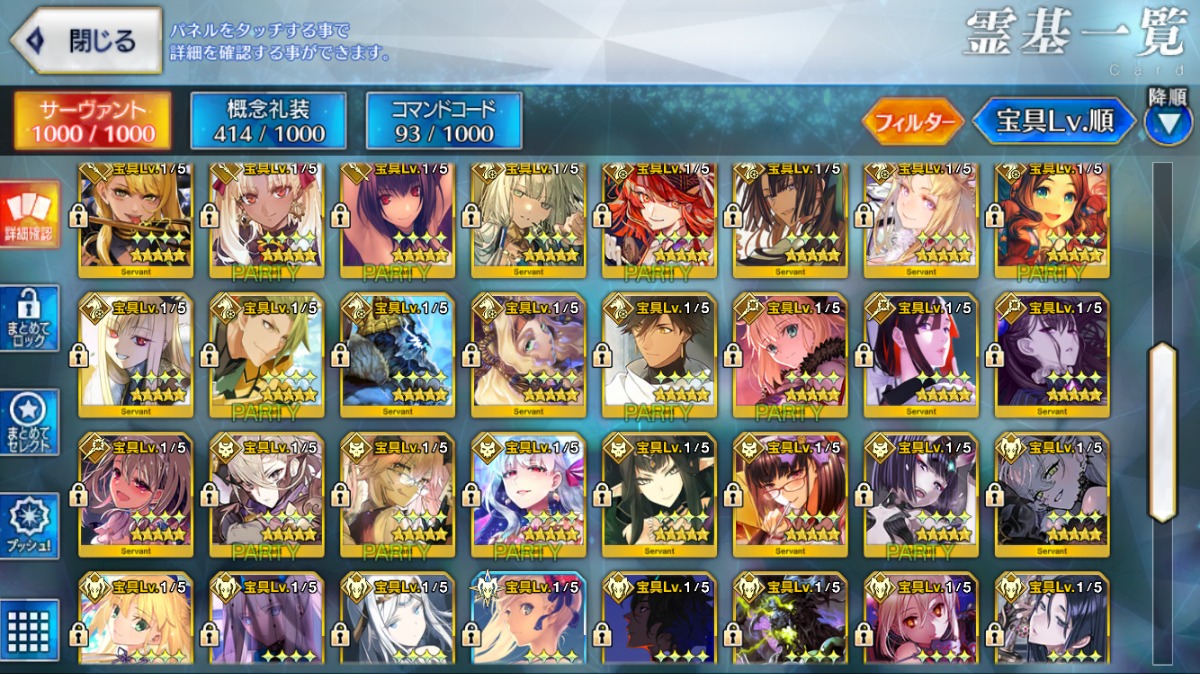
Task: Select the glasses-wearing brown-haired servant card
Action: tap(790, 494)
